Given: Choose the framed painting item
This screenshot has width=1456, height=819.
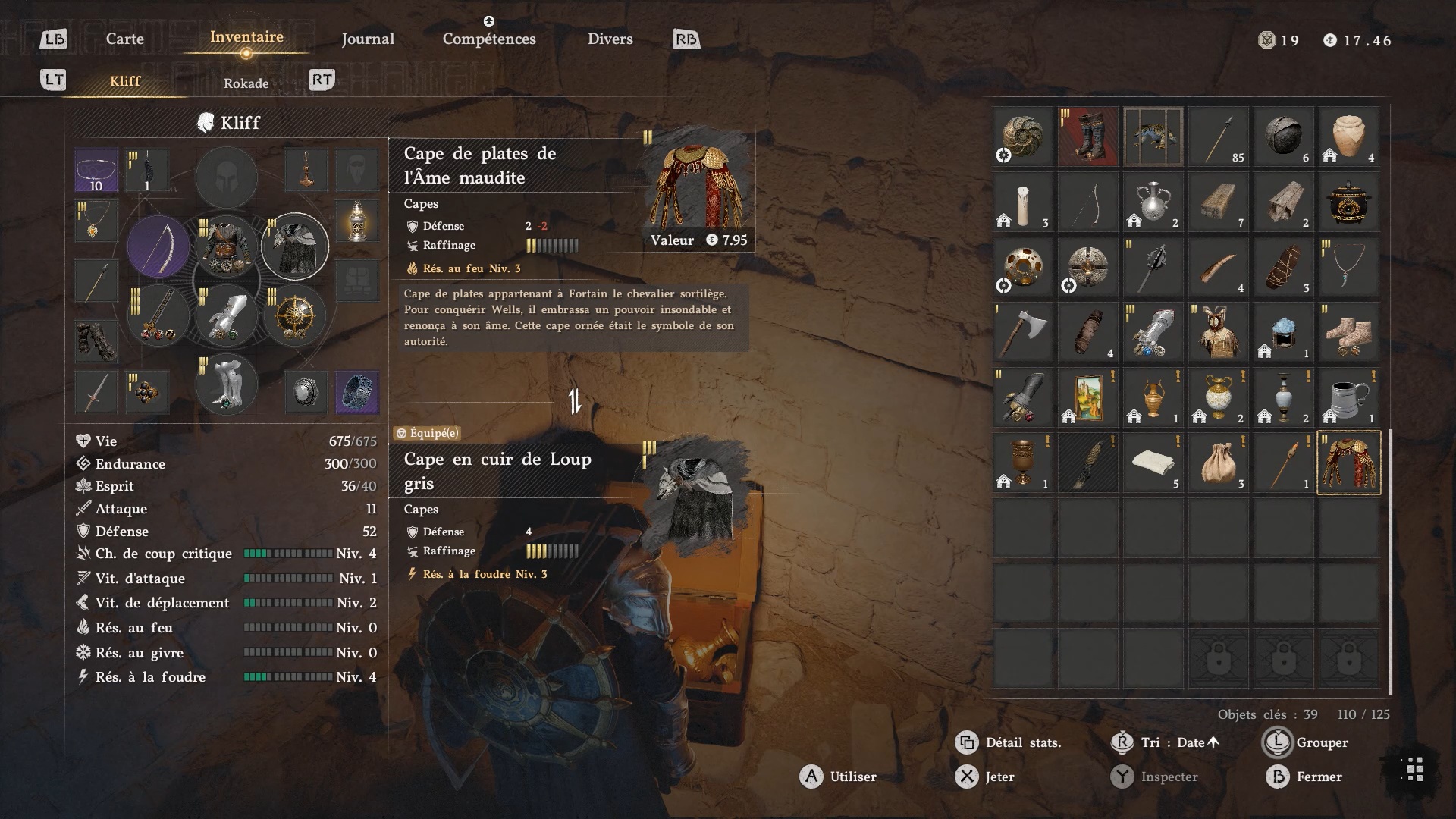Looking at the screenshot, I should (1087, 397).
